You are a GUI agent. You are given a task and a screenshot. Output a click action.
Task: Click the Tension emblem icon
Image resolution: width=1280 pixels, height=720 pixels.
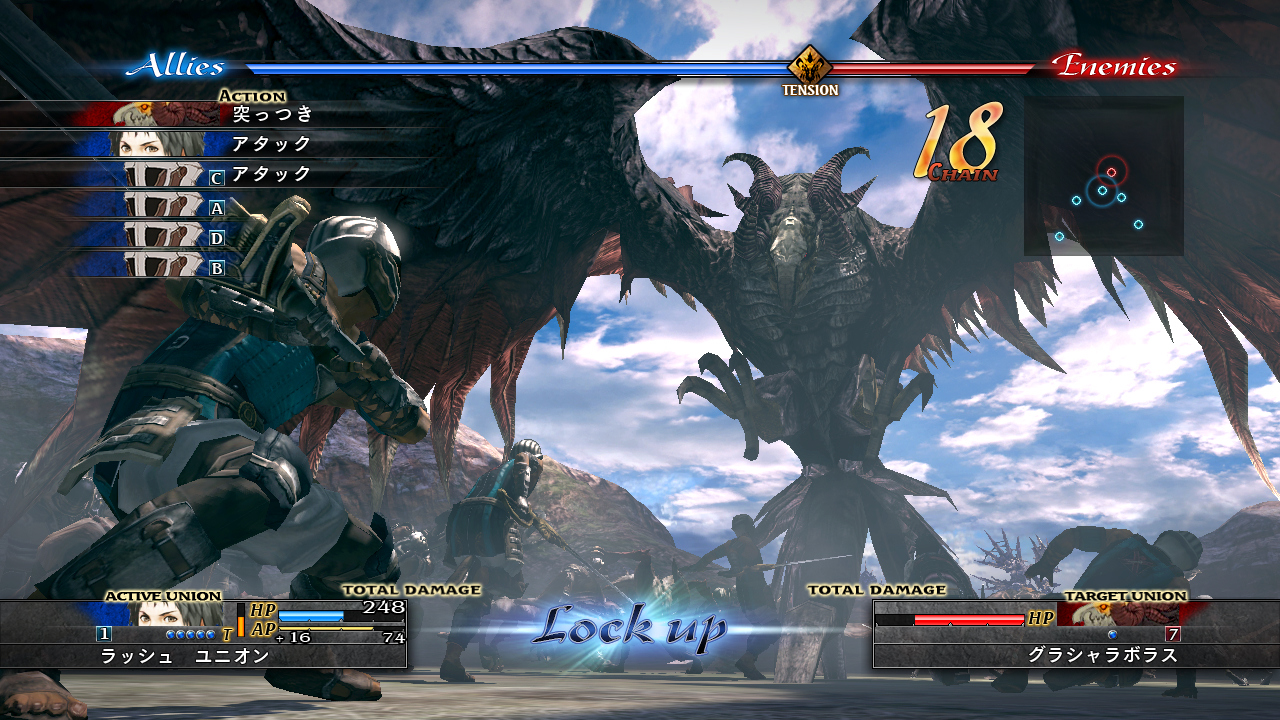pyautogui.click(x=810, y=68)
